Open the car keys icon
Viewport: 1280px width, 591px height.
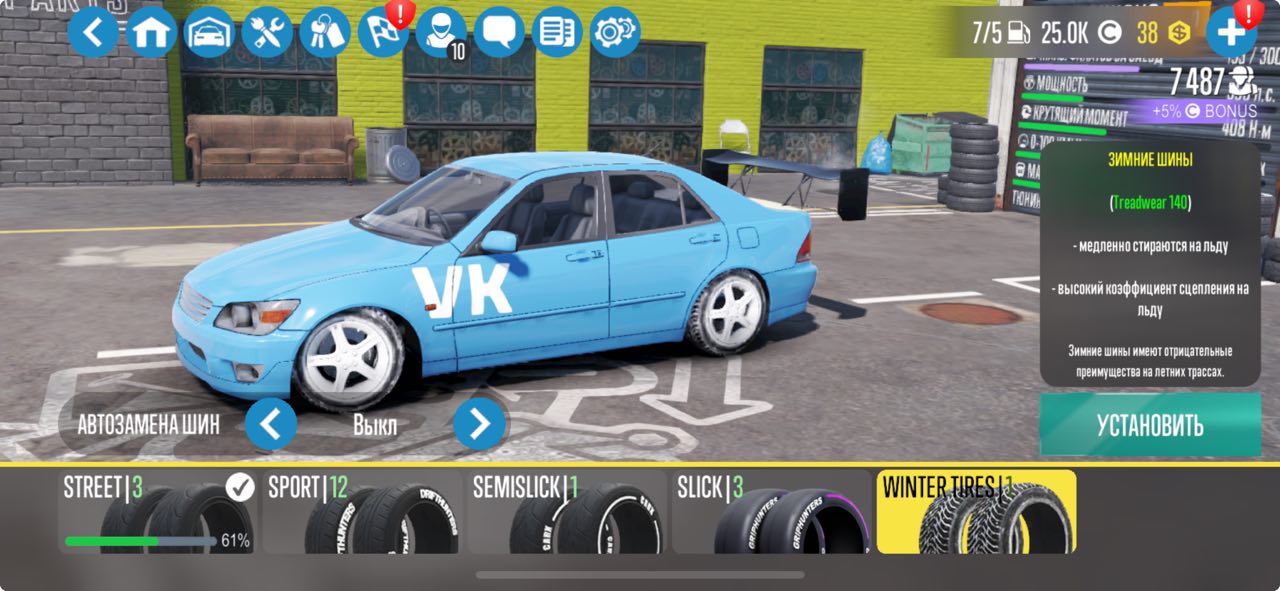tap(325, 32)
